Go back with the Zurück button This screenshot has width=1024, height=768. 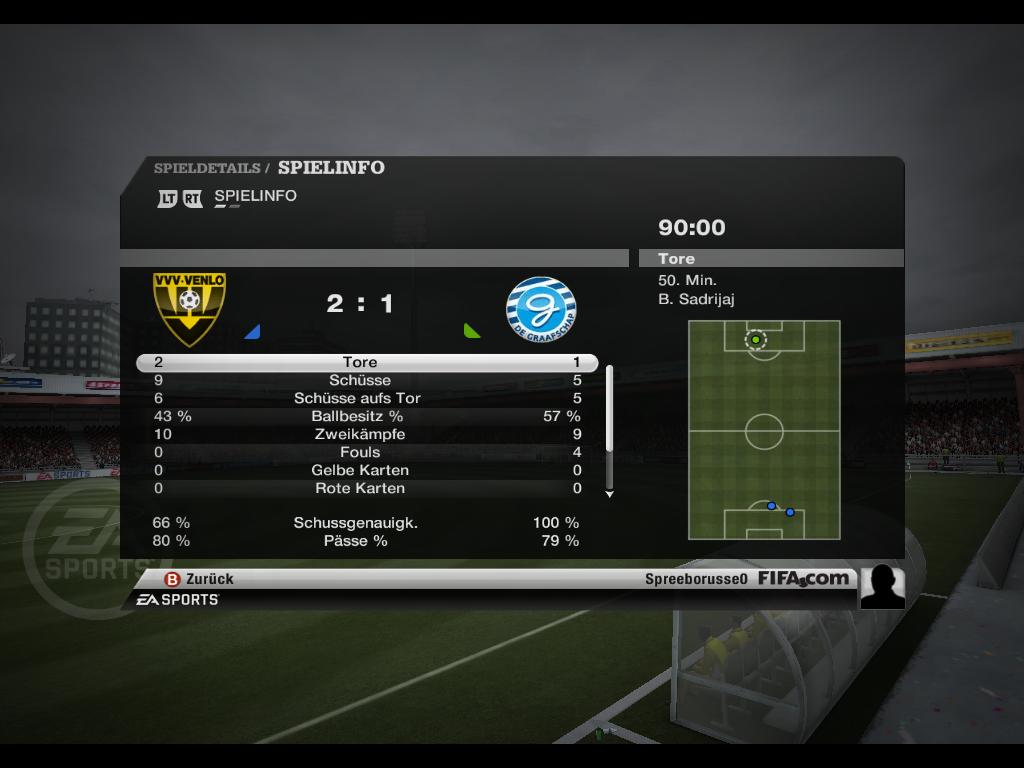200,578
